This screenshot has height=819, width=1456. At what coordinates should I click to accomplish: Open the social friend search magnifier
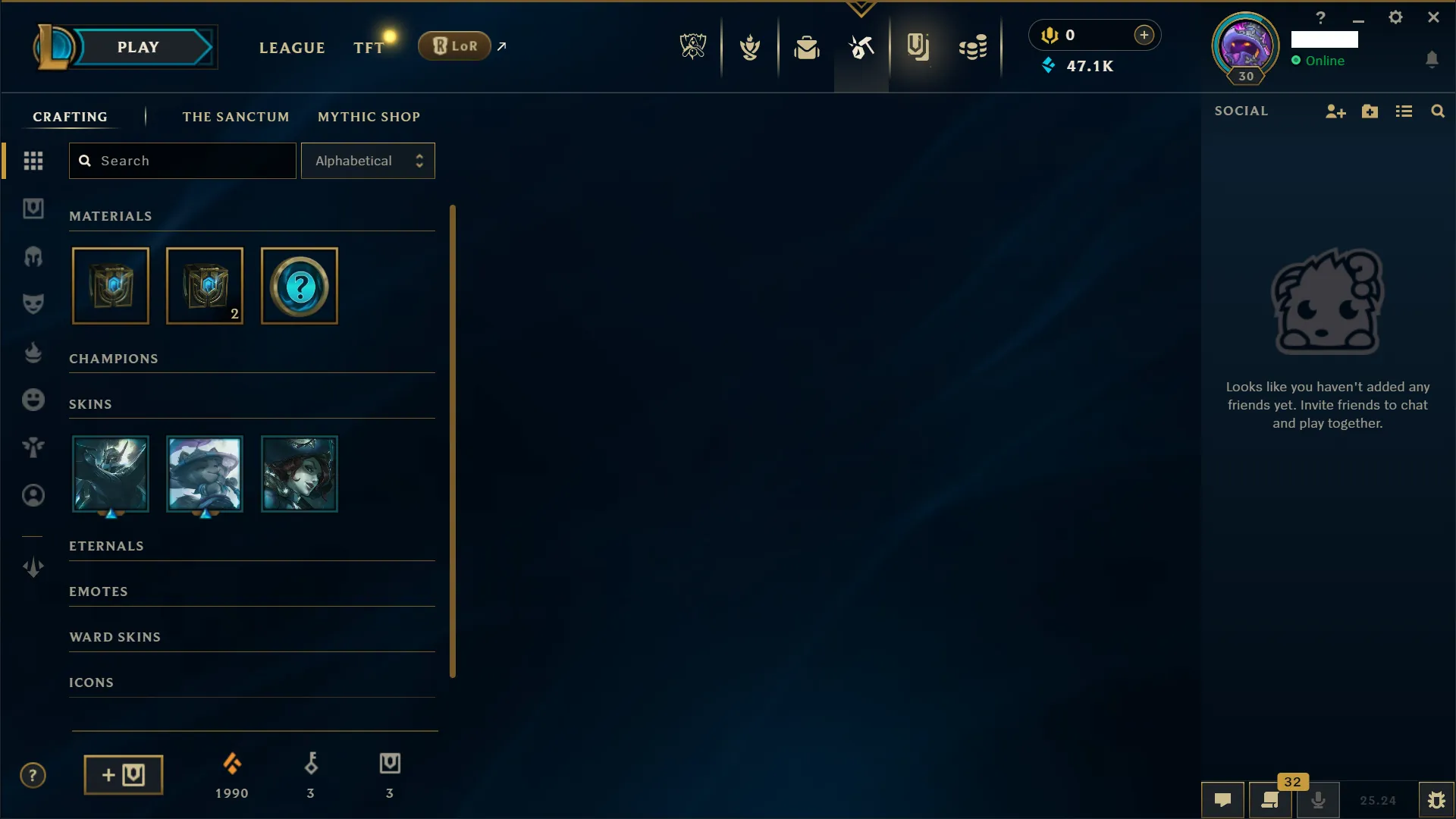click(x=1439, y=111)
